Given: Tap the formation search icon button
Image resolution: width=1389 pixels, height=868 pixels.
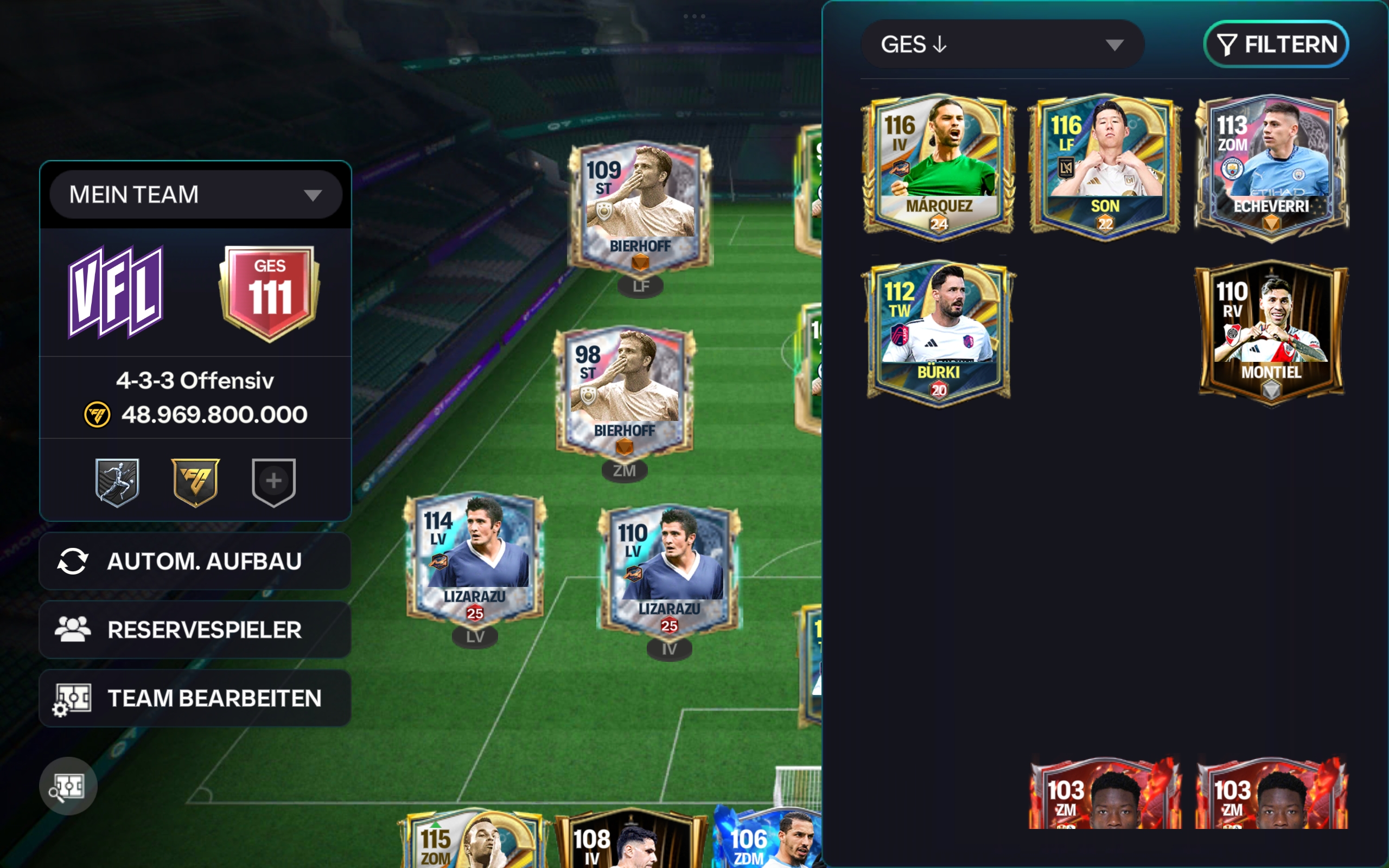Looking at the screenshot, I should tap(68, 786).
